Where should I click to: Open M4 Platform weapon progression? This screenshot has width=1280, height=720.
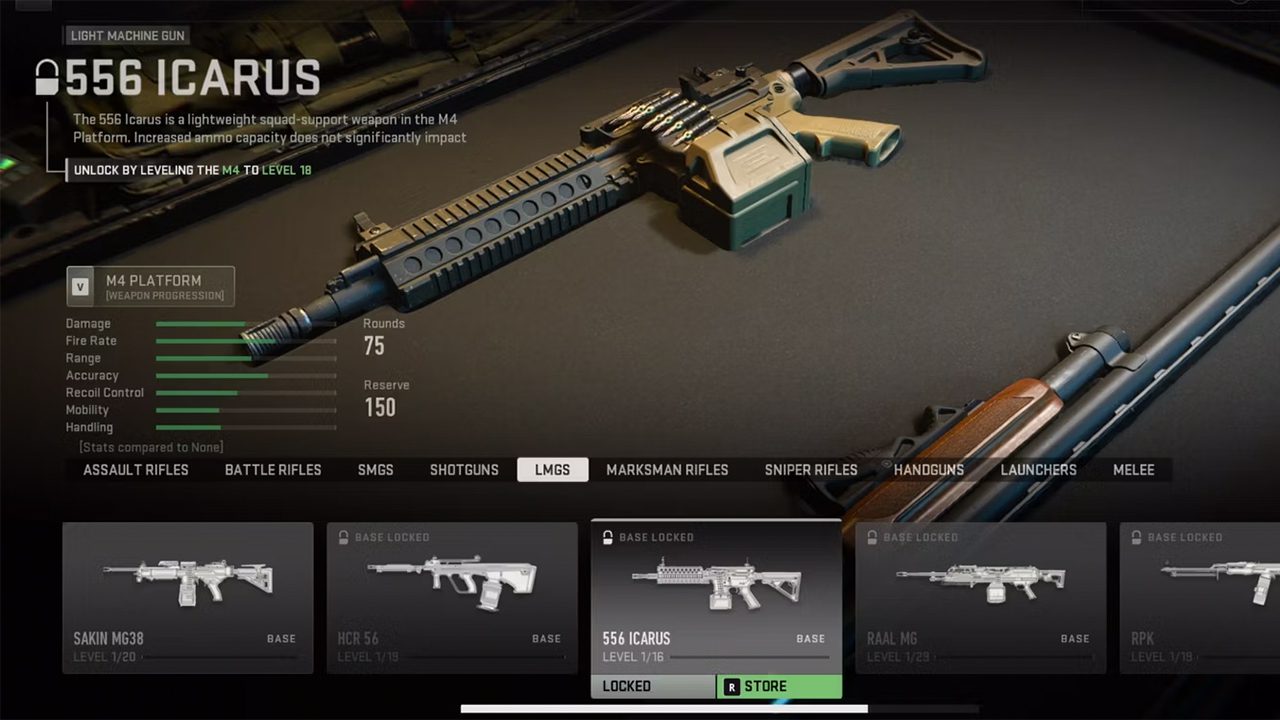click(151, 286)
